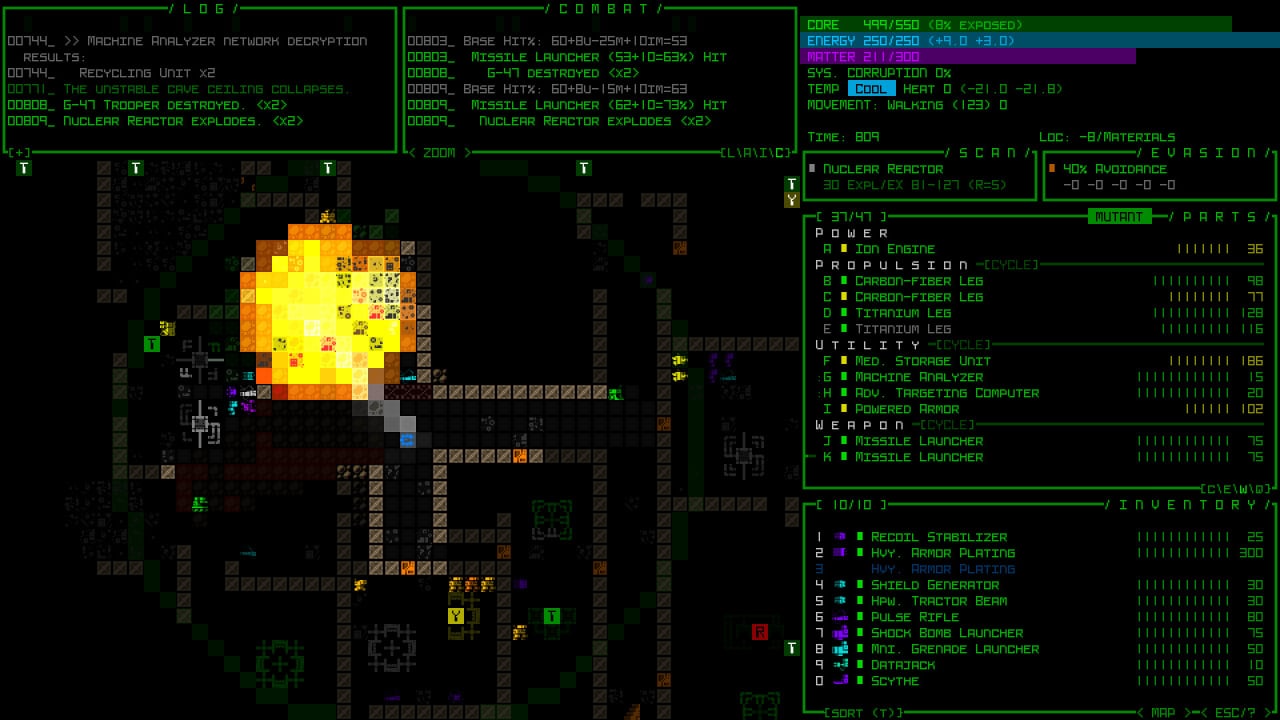Click the ENERGY bar at top right

(1000, 42)
